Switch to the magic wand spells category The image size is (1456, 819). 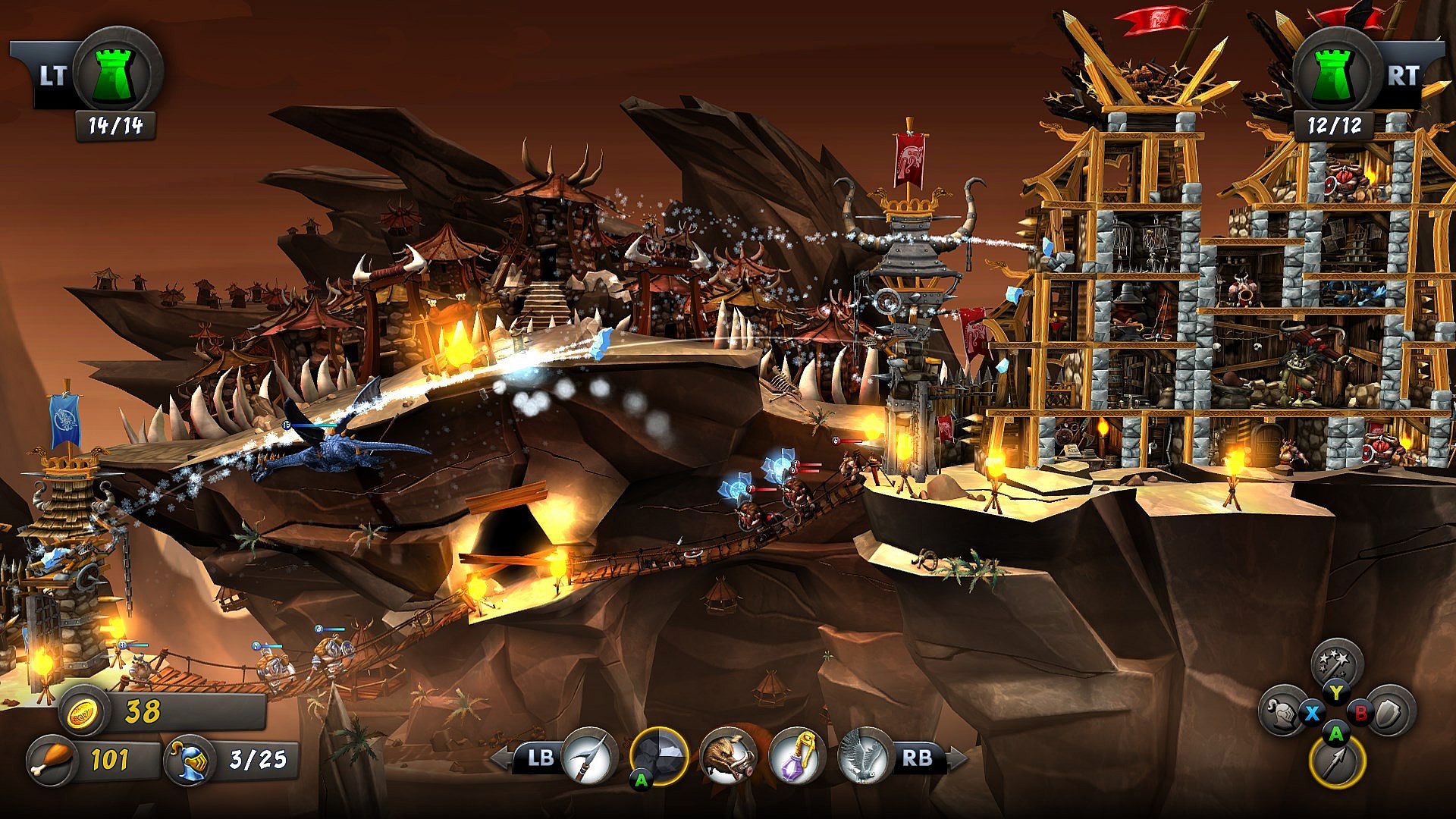(1337, 665)
